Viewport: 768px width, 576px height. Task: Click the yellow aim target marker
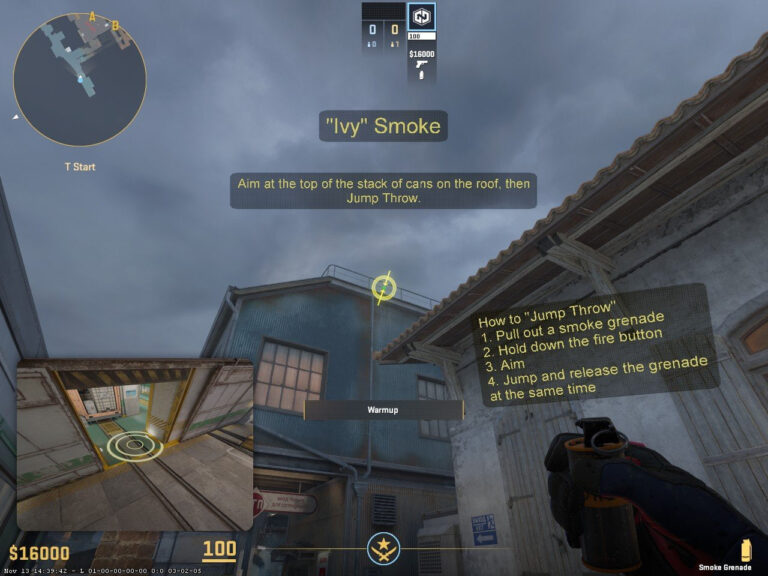click(x=384, y=288)
